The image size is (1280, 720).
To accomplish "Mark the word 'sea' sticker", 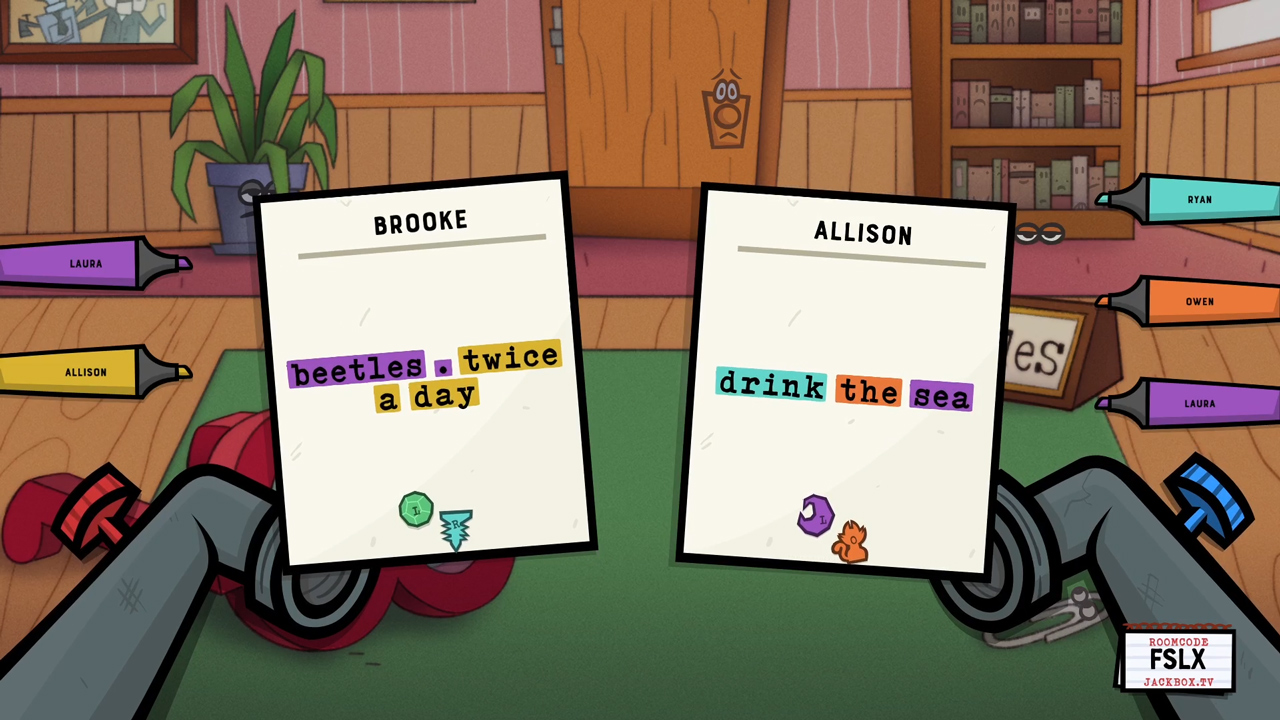I will [x=940, y=394].
